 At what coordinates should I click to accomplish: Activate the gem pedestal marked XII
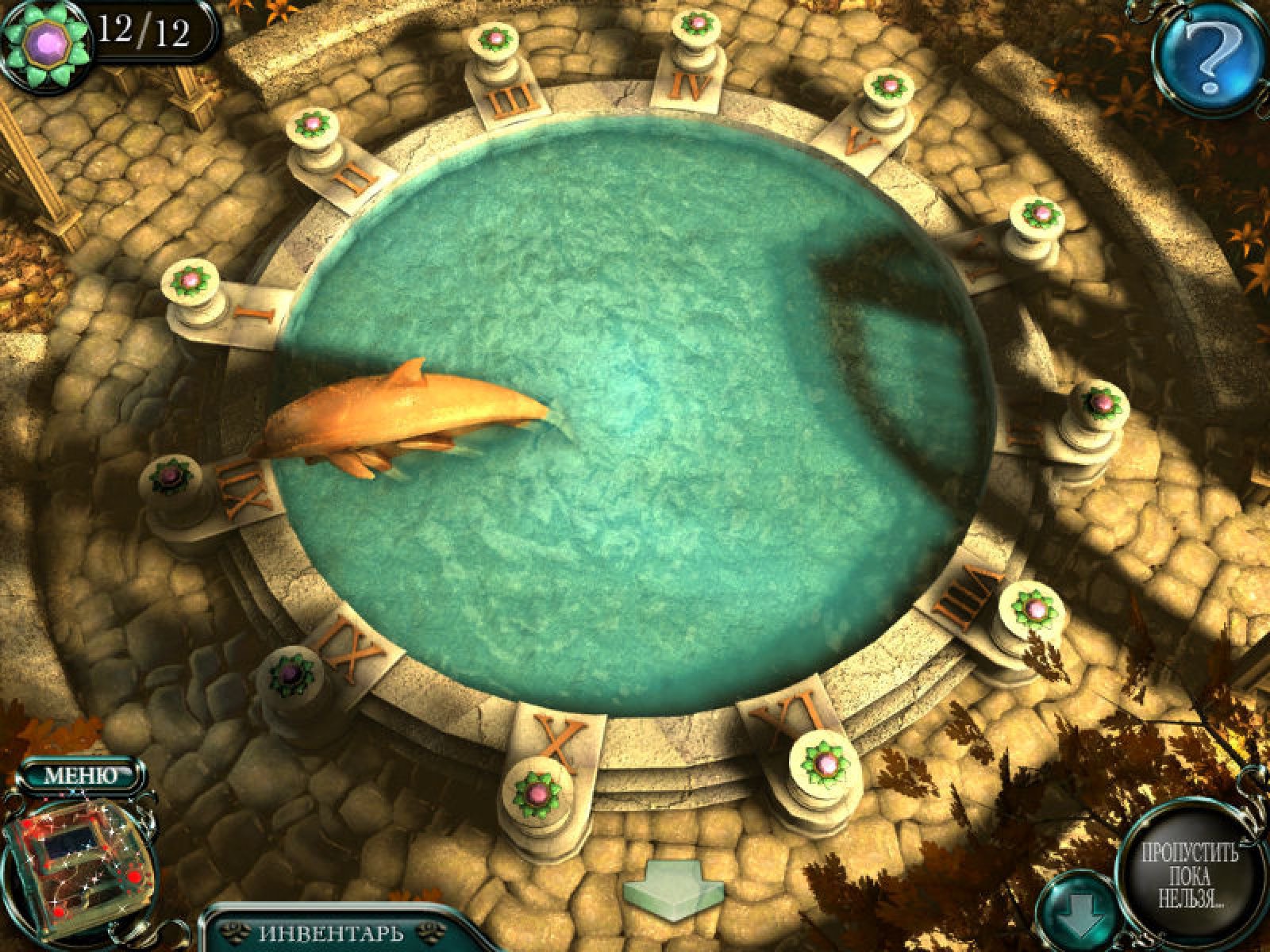170,478
